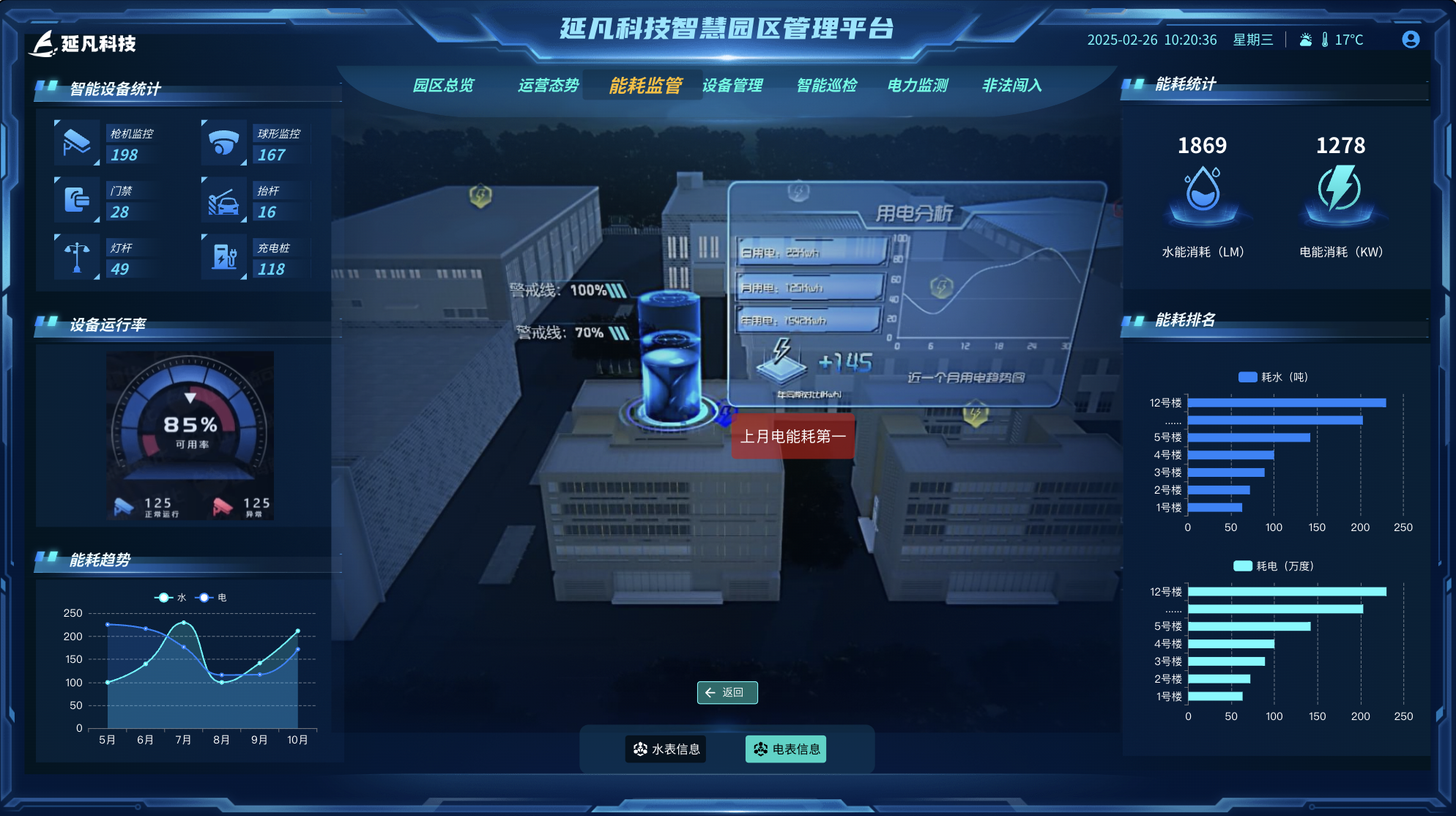Click the 警戒线 100% level indicator
The height and width of the screenshot is (816, 1456).
(568, 288)
